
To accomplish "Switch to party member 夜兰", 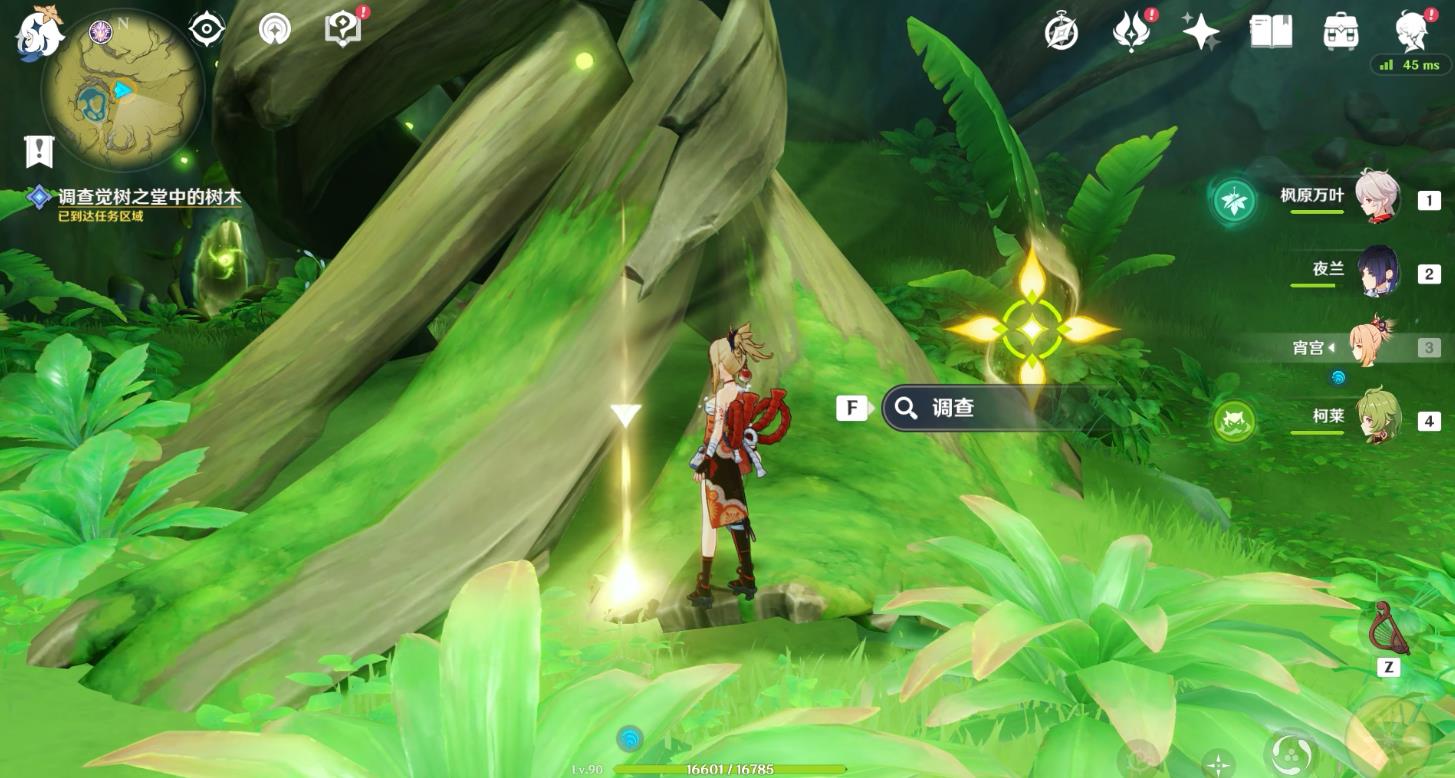I will [1377, 271].
